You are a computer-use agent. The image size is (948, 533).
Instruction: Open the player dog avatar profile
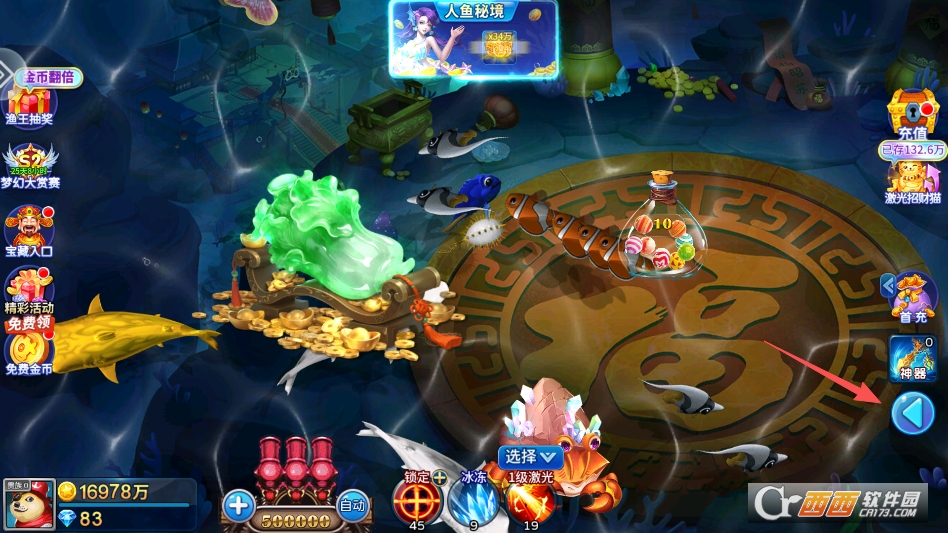[x=28, y=505]
